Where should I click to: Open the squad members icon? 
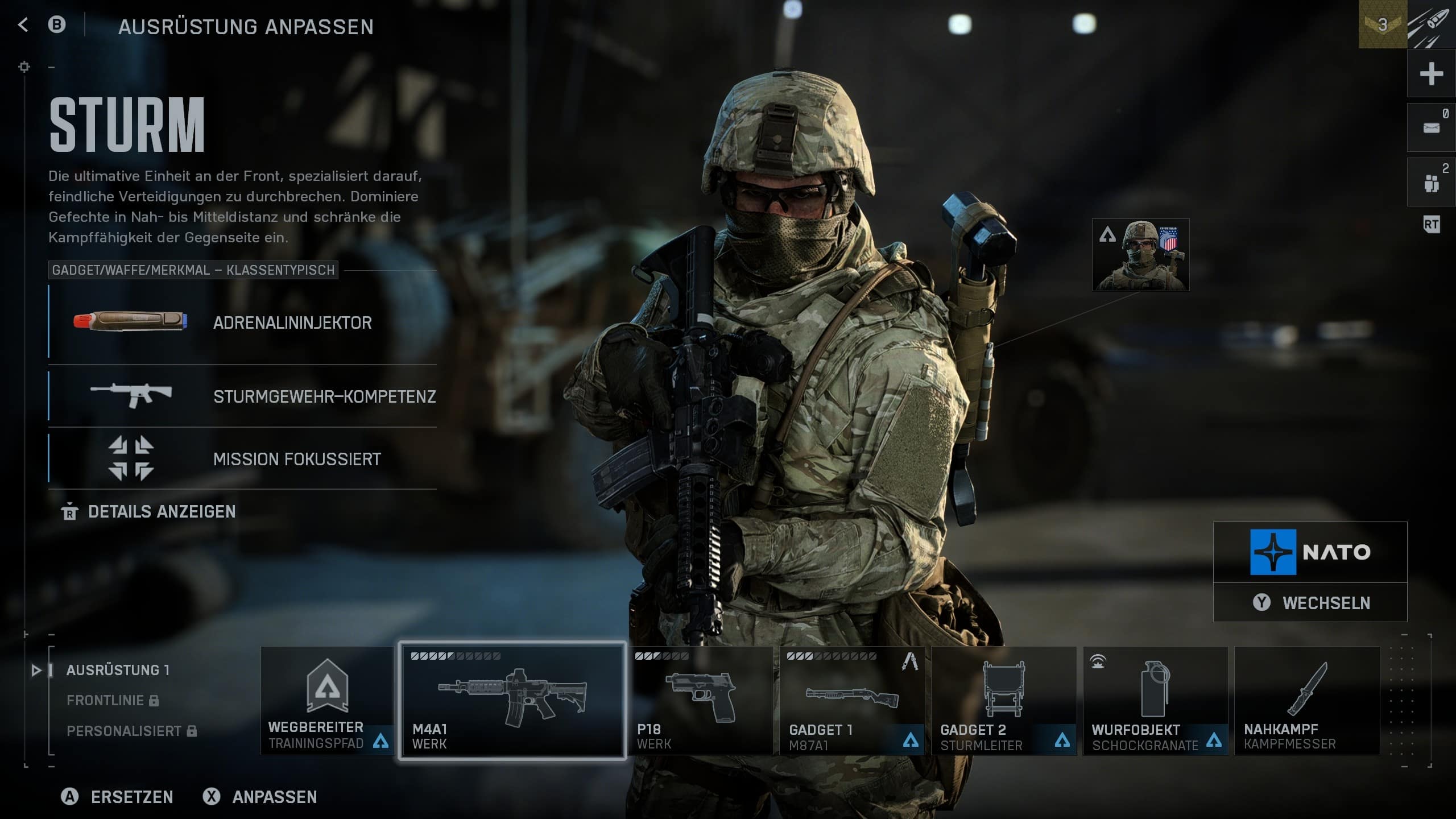click(1431, 183)
